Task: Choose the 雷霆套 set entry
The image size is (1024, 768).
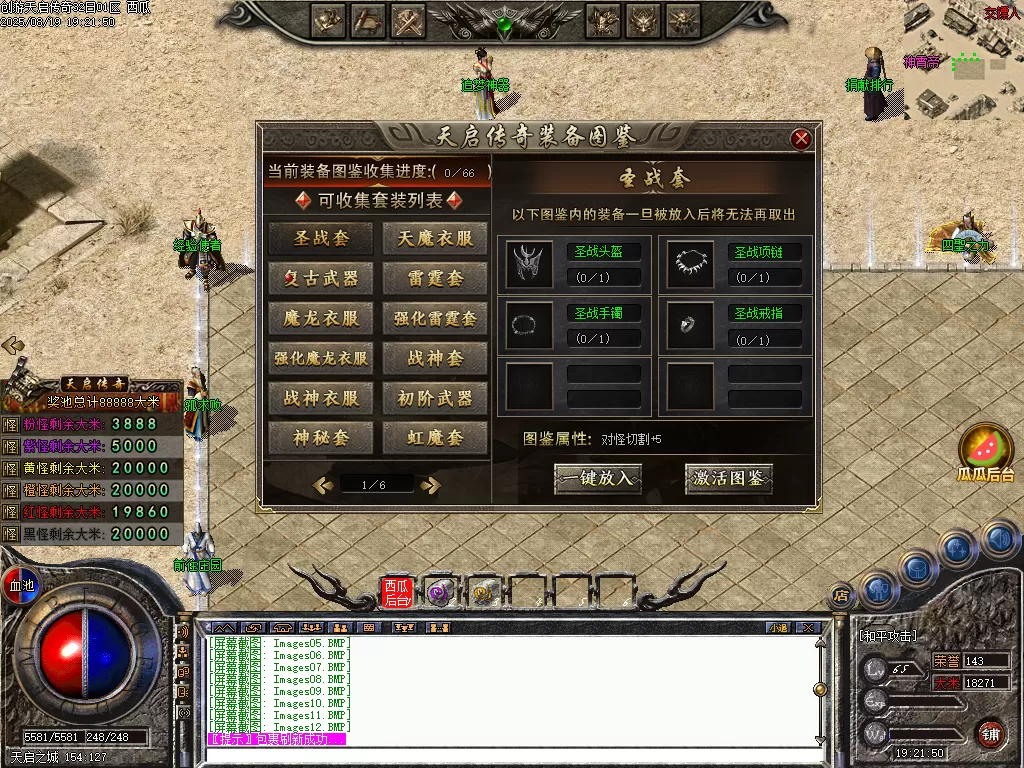Action: 435,278
